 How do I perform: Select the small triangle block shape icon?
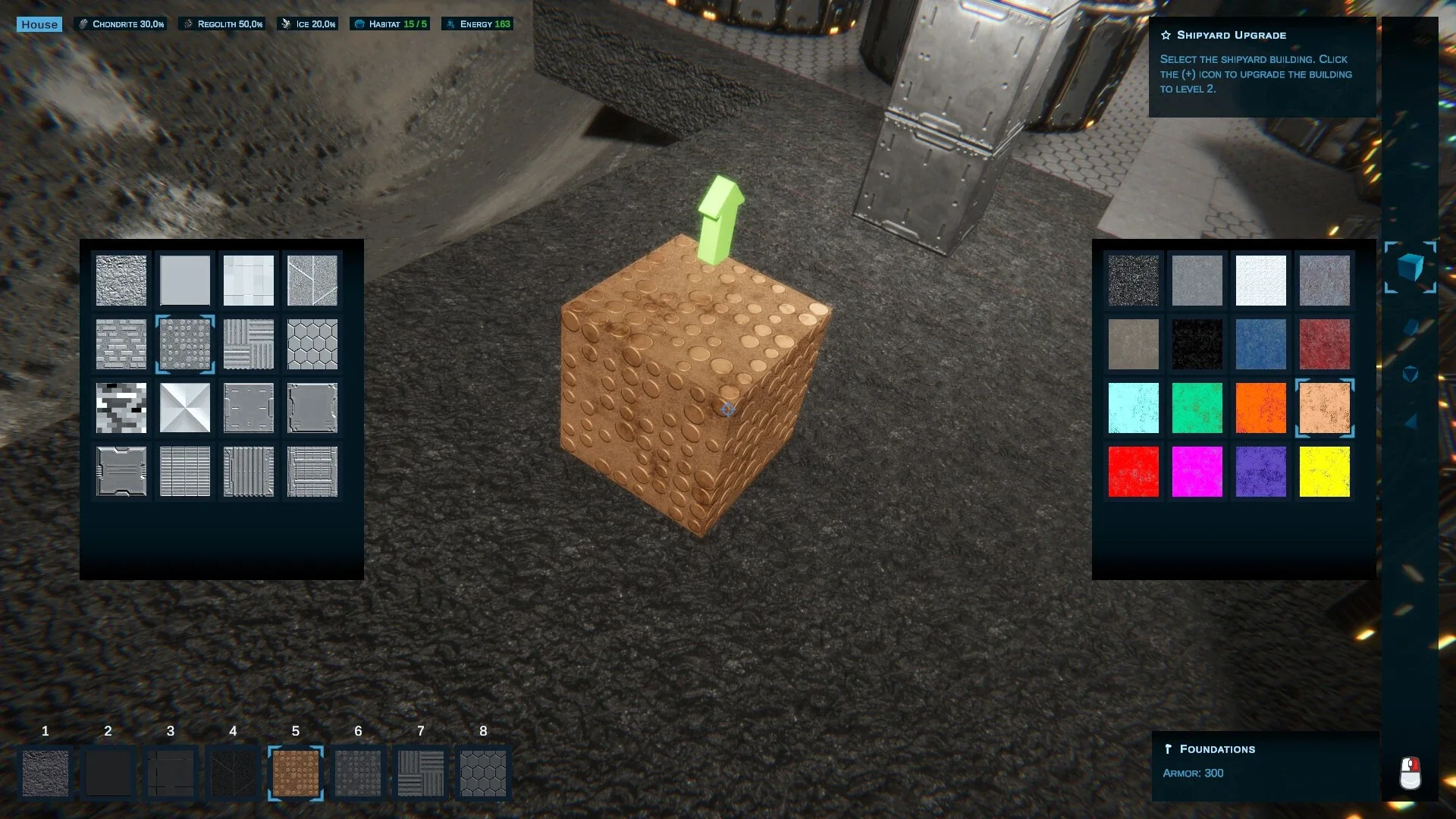tap(1410, 419)
